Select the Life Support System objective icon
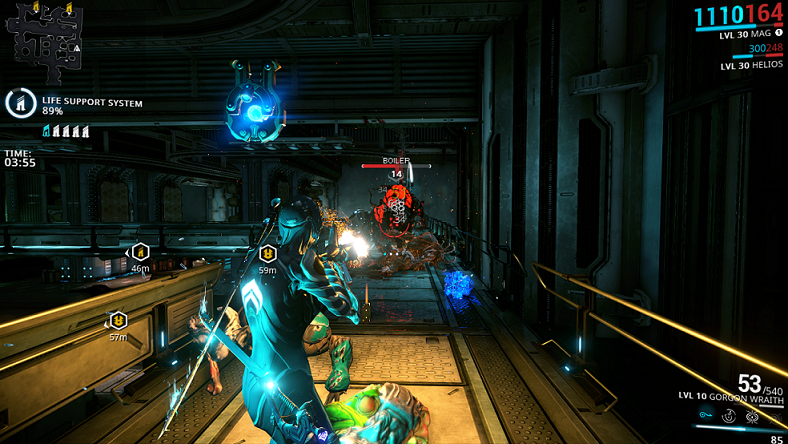This screenshot has height=444, width=788. point(20,103)
